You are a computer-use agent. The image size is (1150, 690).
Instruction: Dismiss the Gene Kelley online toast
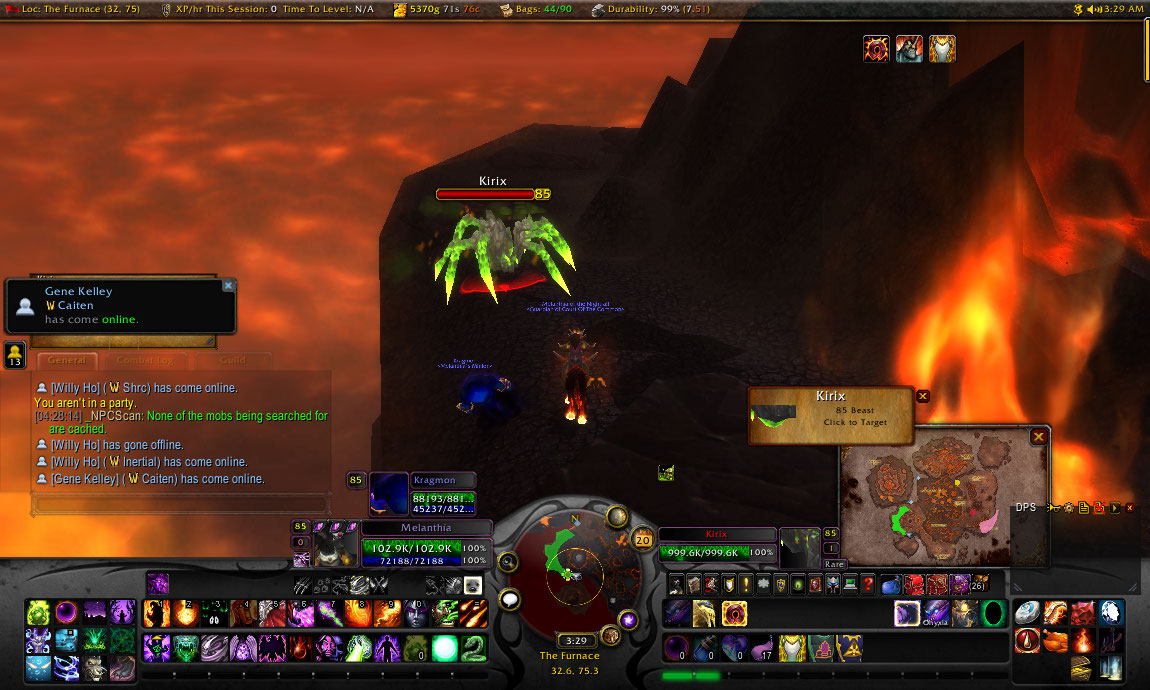click(x=228, y=286)
